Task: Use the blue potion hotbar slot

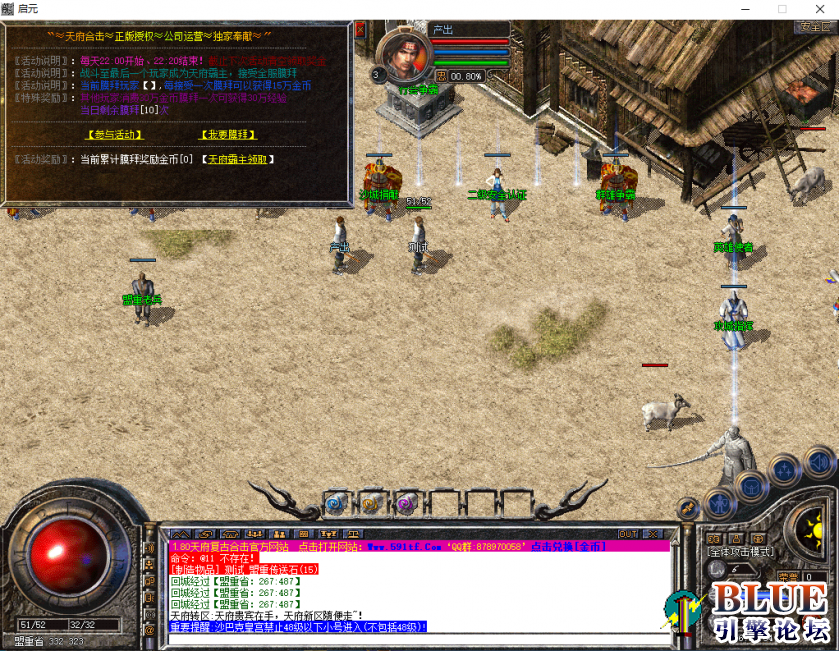Action: pos(336,503)
